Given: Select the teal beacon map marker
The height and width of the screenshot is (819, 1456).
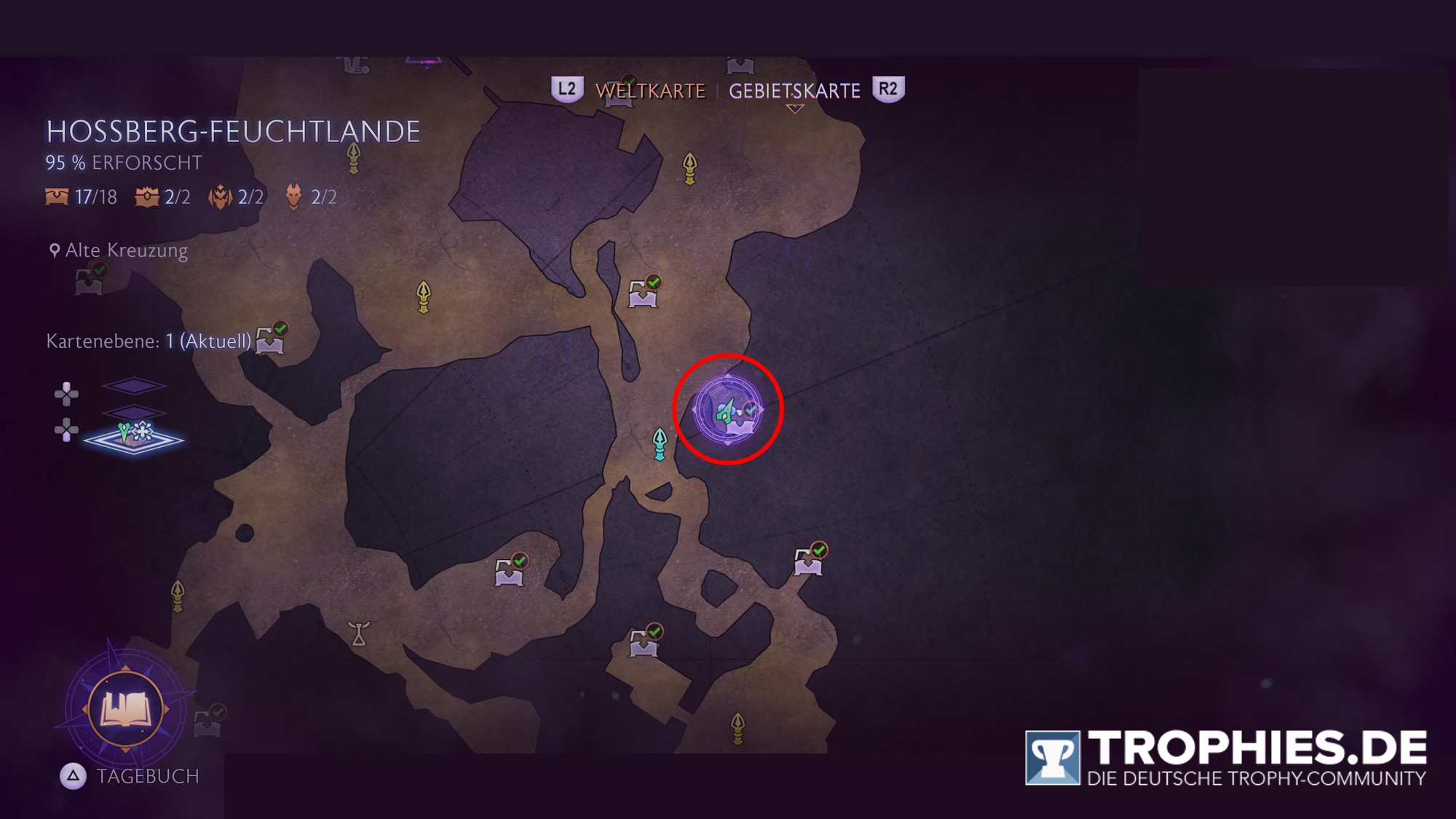Looking at the screenshot, I should point(660,443).
